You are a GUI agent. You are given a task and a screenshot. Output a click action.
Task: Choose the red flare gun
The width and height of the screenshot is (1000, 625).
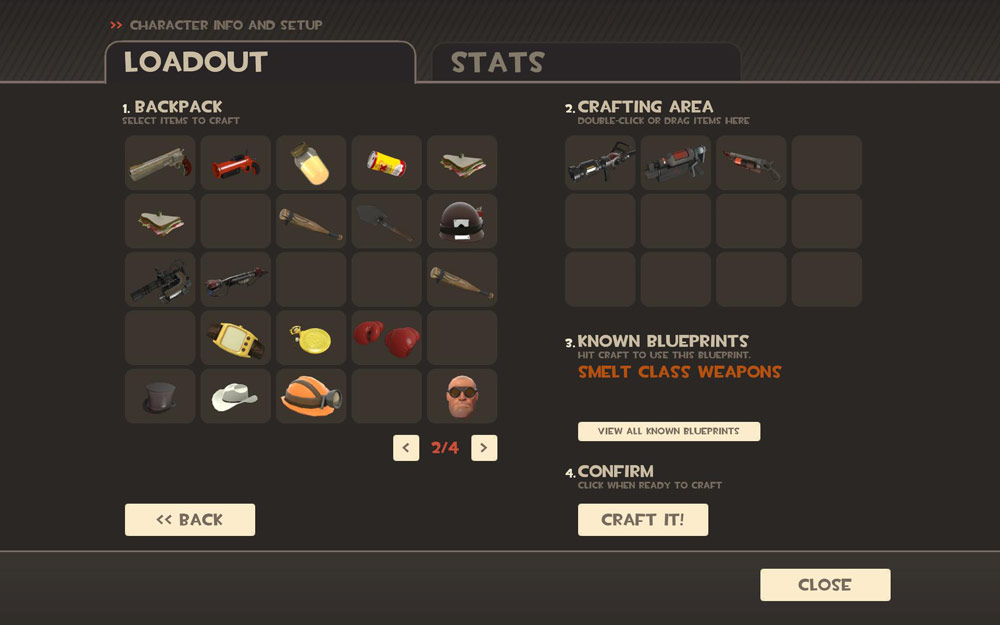pos(236,163)
